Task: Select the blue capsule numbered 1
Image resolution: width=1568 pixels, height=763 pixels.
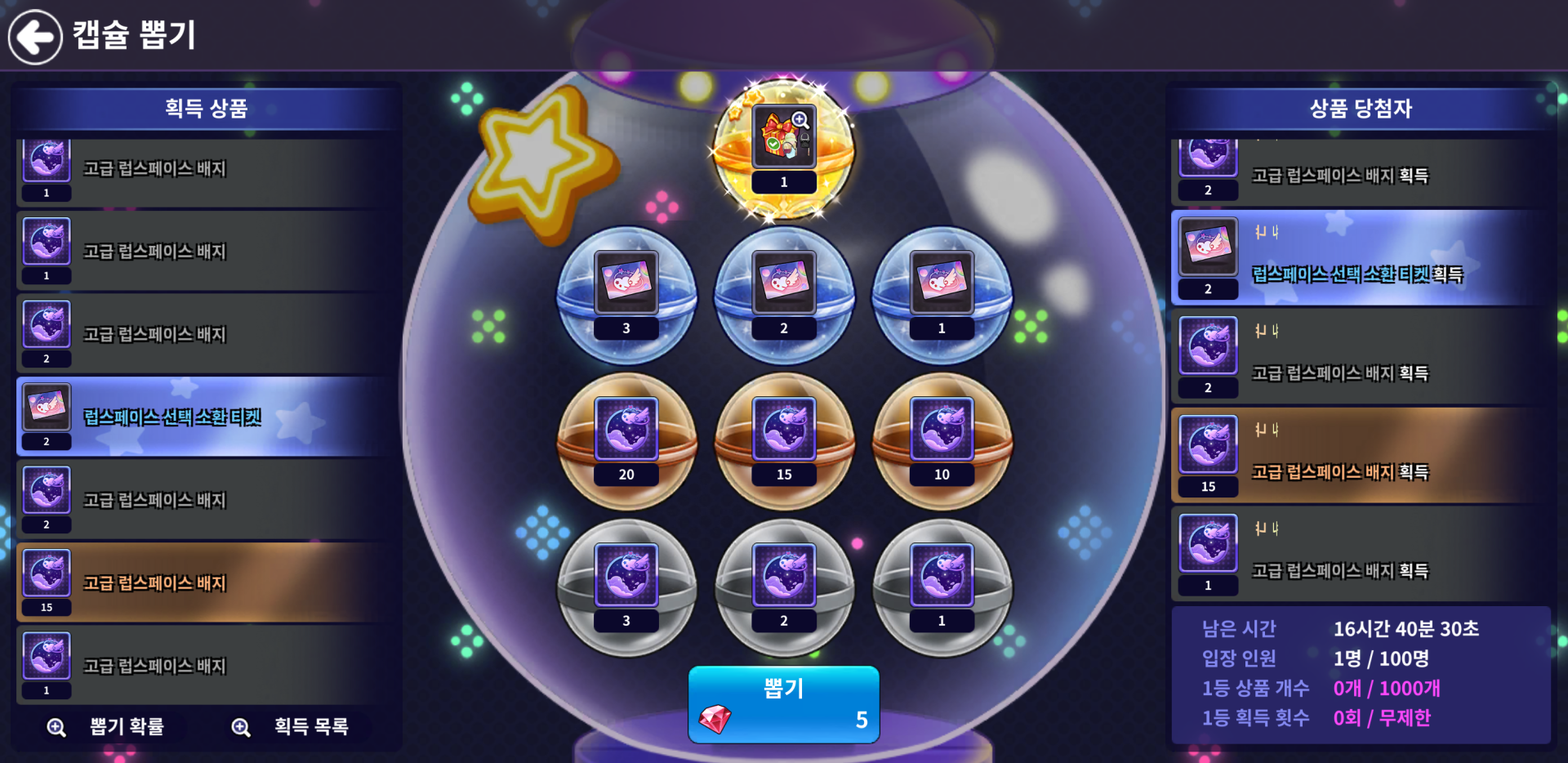Action: [x=942, y=294]
